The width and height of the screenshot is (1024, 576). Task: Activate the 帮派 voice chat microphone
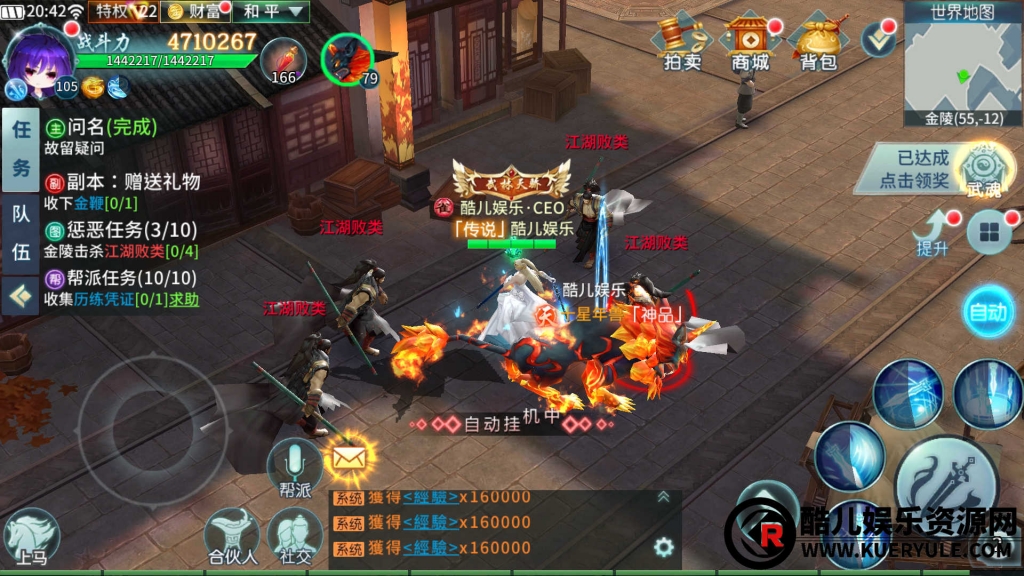[294, 466]
